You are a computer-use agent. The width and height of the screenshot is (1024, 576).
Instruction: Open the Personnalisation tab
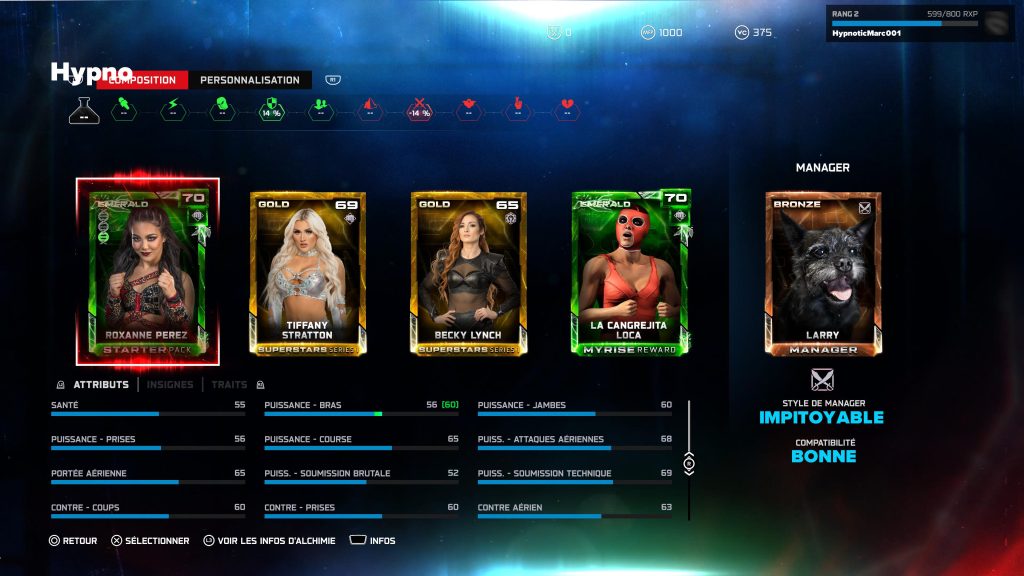click(x=250, y=80)
